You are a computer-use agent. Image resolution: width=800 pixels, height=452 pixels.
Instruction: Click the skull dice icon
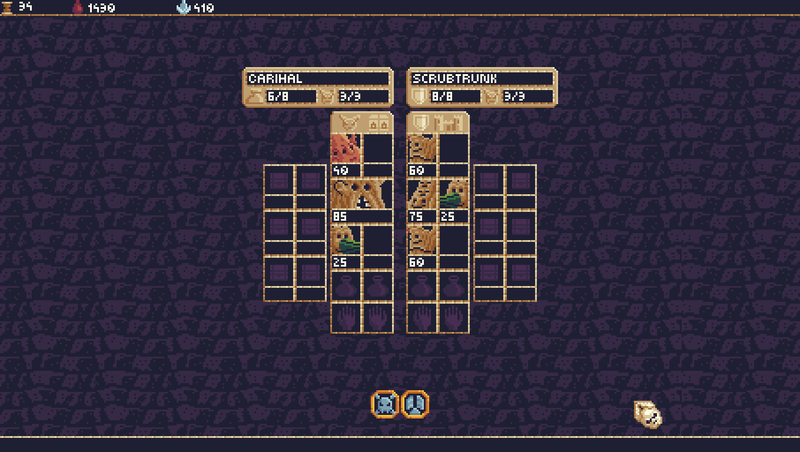[x=647, y=413]
